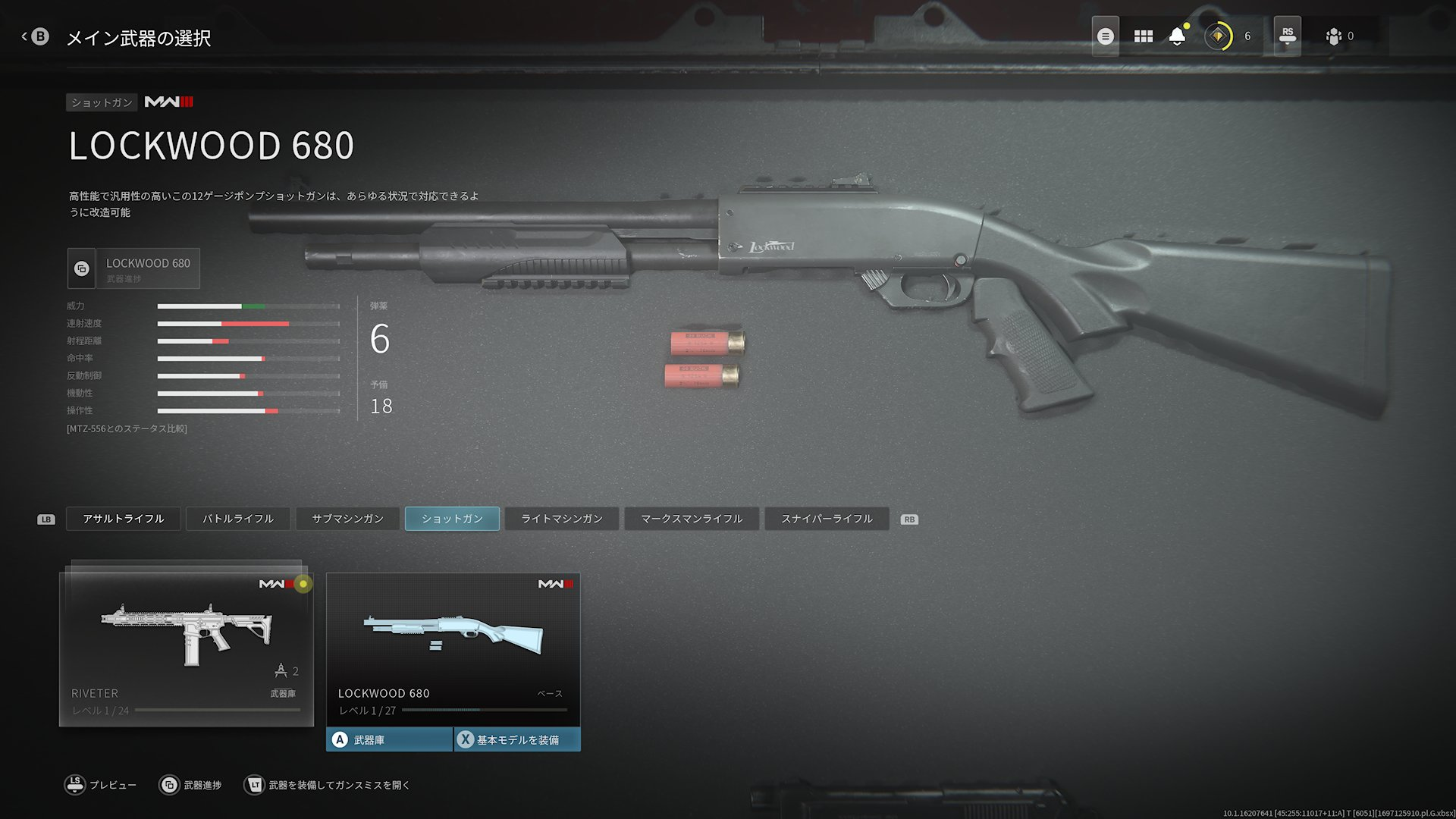The image size is (1456, 819).
Task: Choose the マークスマンライフル tab
Action: (x=692, y=519)
